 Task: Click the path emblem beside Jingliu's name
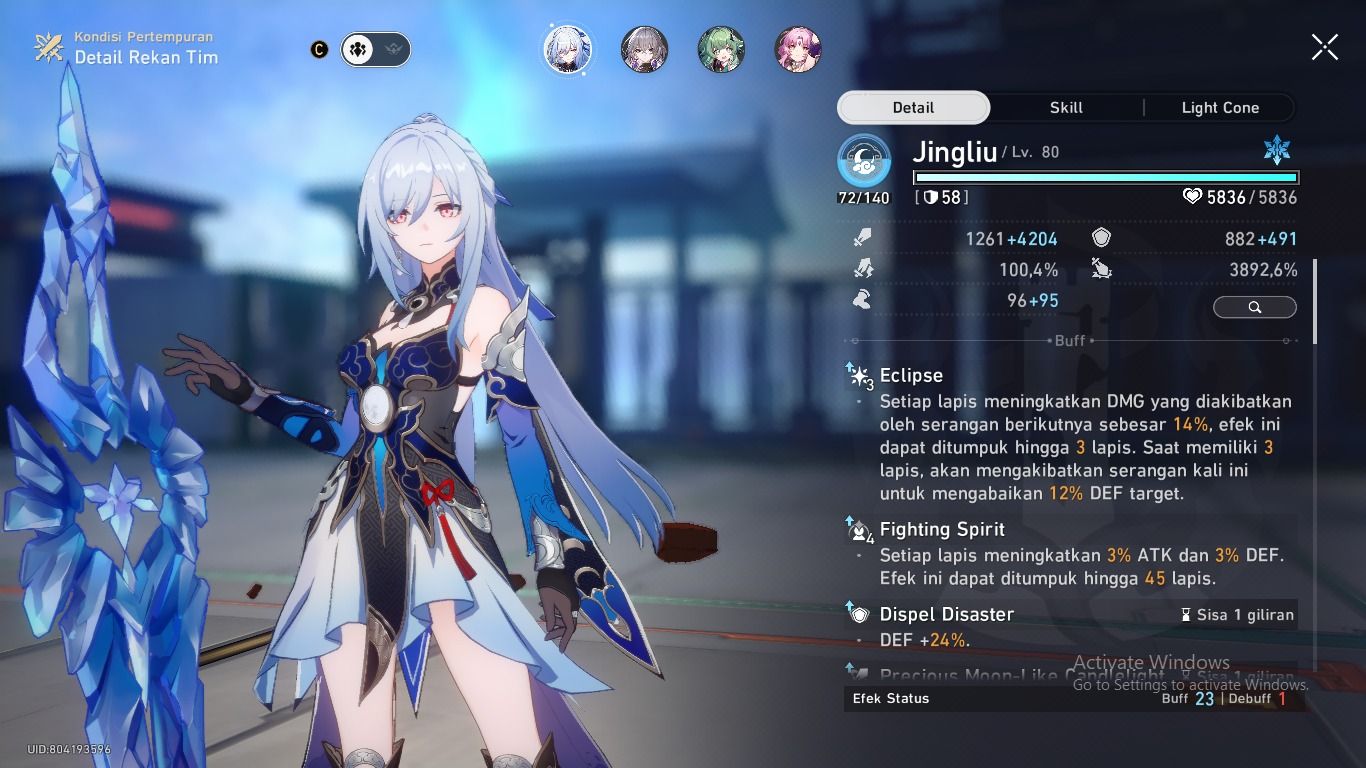tap(862, 158)
